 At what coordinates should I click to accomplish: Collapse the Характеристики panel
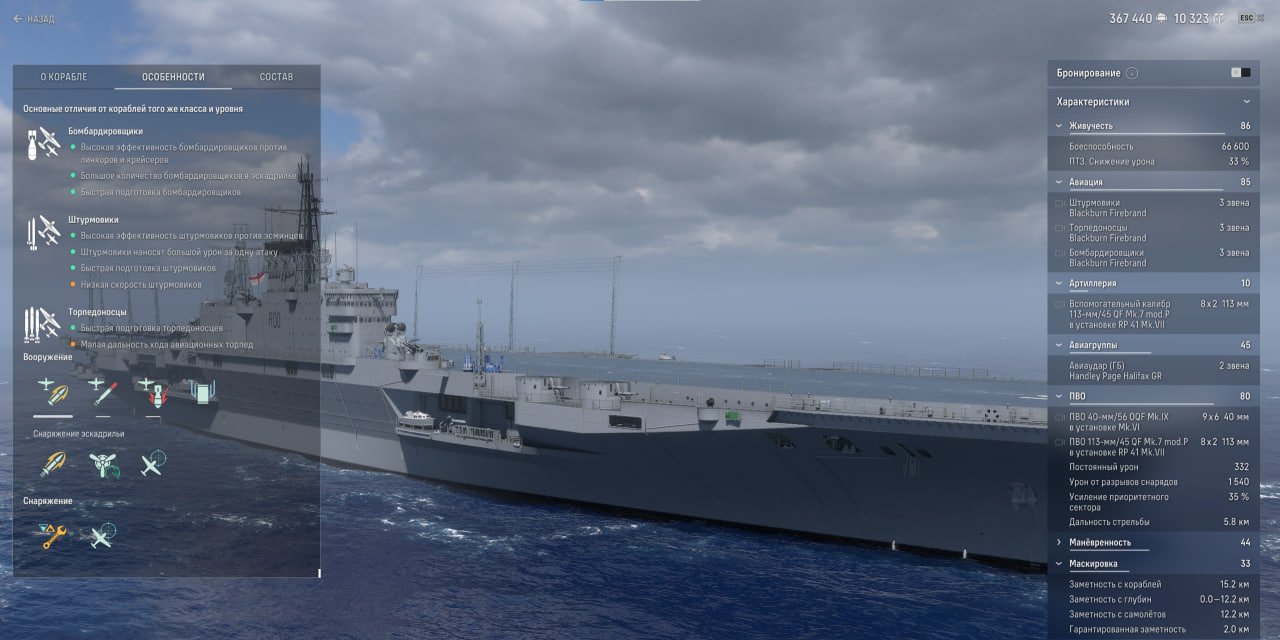(1246, 102)
